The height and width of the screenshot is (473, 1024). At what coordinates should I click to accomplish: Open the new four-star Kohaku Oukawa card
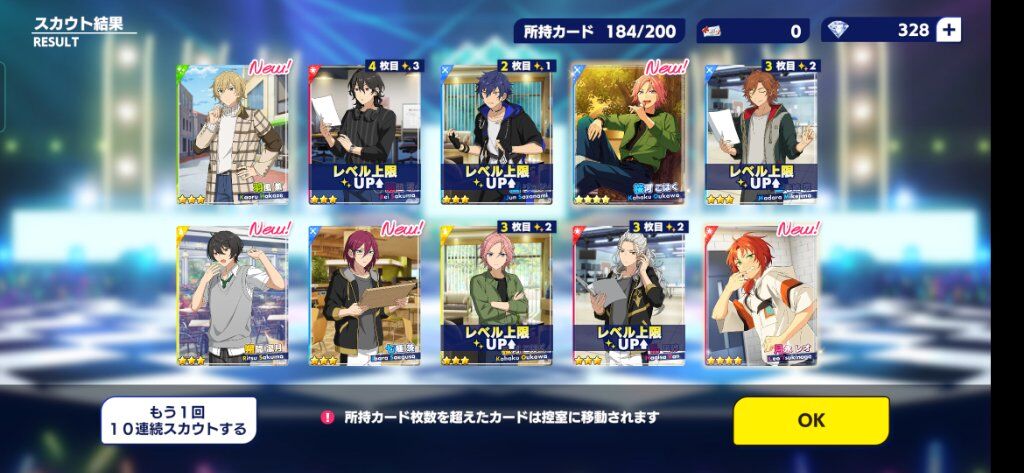pos(629,133)
